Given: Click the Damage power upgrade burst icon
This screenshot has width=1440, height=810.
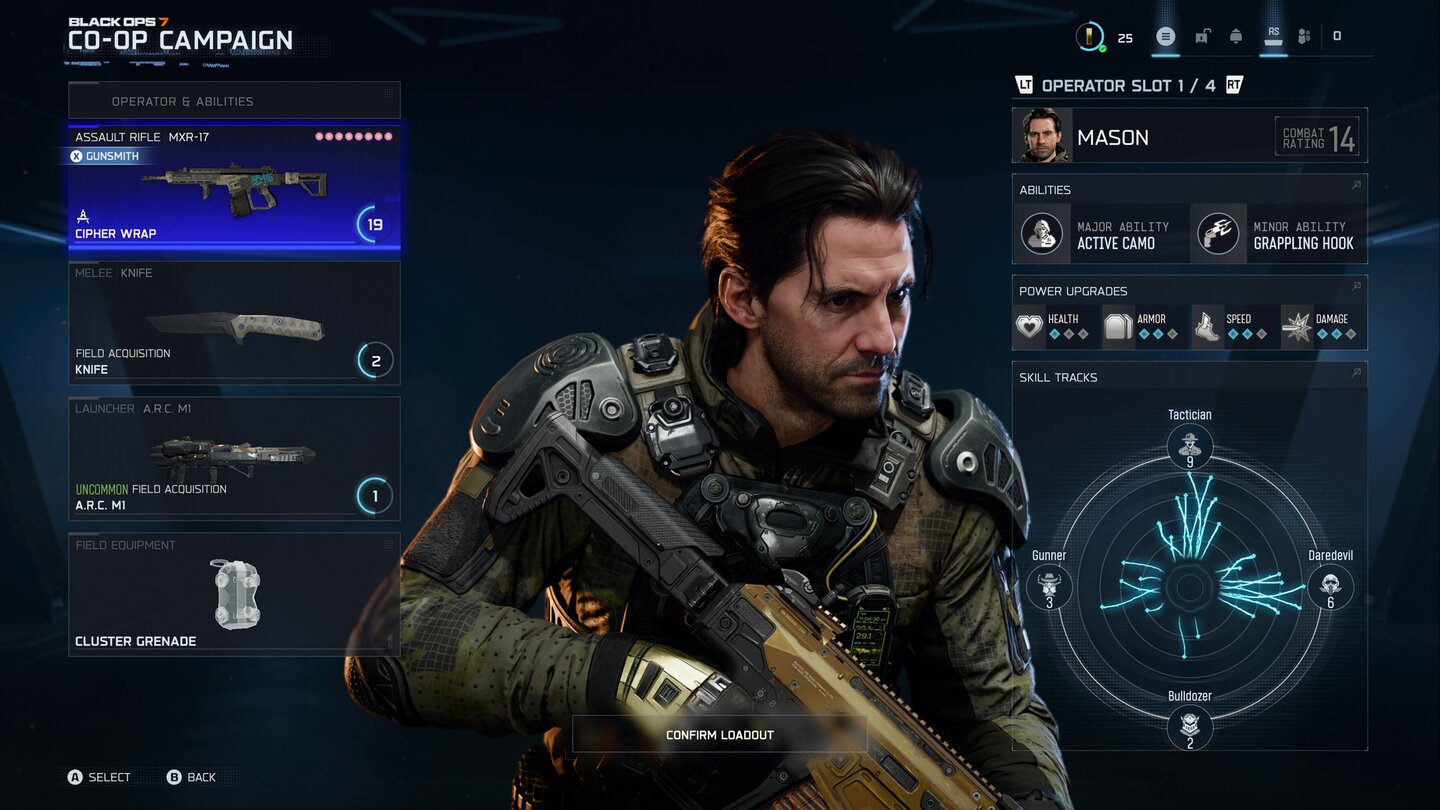Looking at the screenshot, I should (x=1298, y=325).
